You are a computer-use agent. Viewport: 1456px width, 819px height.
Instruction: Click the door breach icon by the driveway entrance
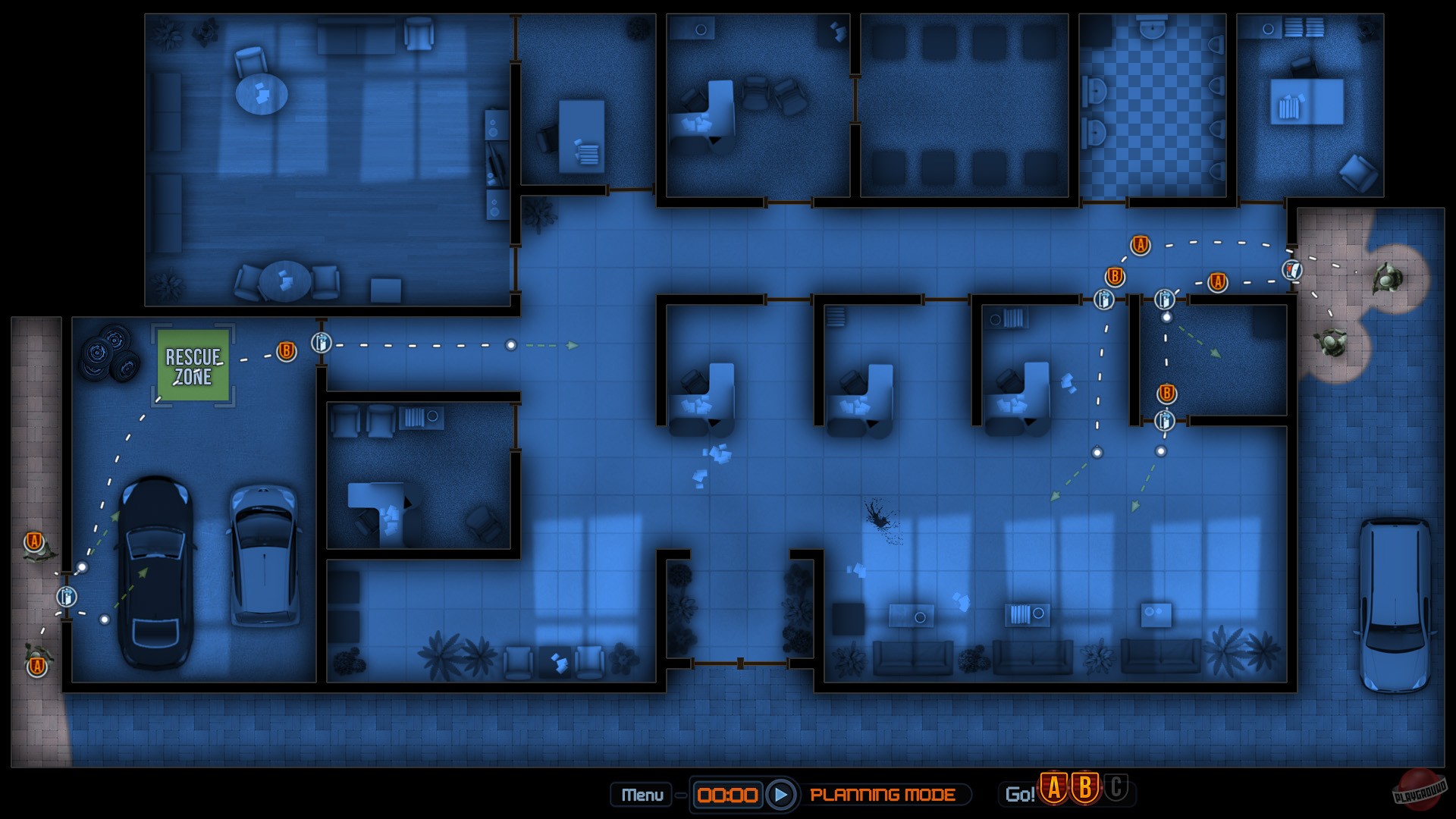point(67,598)
